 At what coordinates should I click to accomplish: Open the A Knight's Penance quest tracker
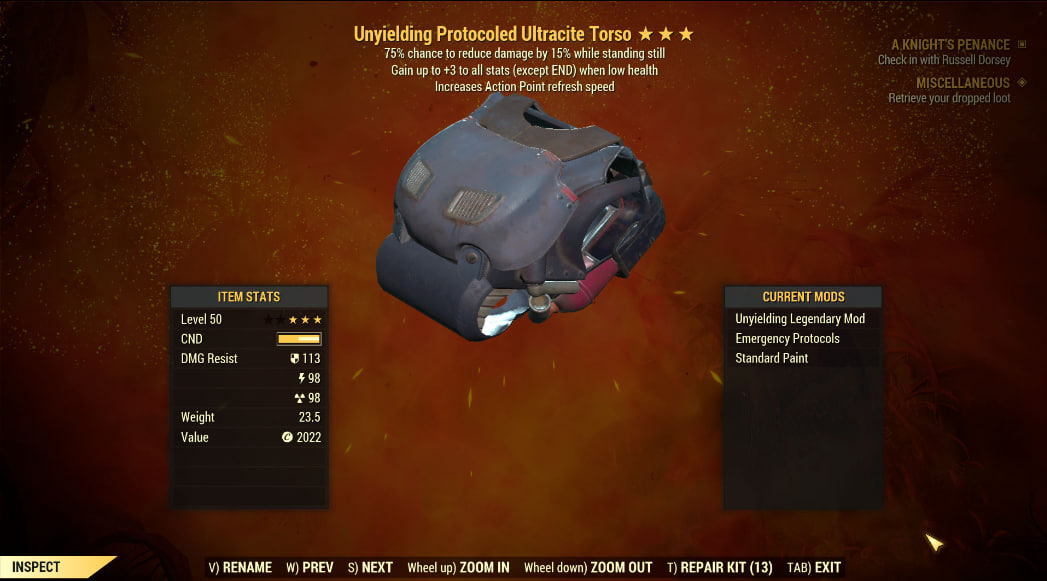coord(950,45)
